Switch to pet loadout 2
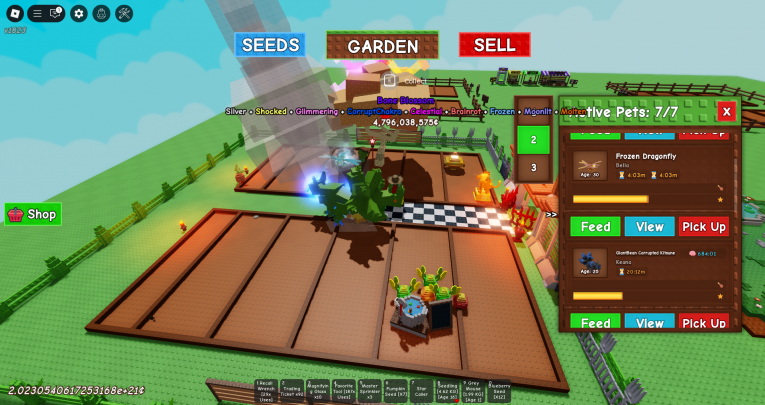765x405 pixels. (533, 140)
